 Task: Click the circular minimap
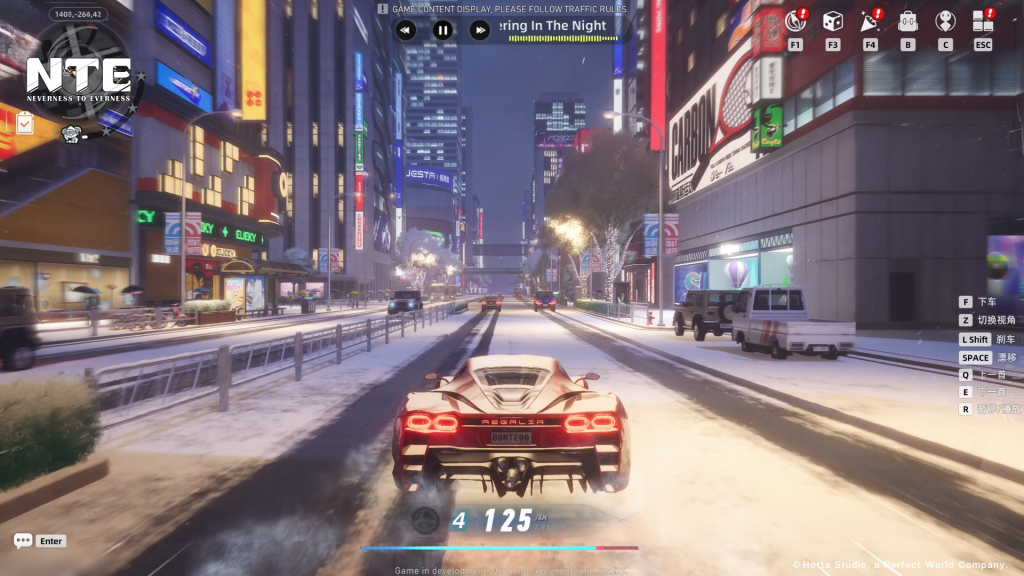[x=80, y=70]
